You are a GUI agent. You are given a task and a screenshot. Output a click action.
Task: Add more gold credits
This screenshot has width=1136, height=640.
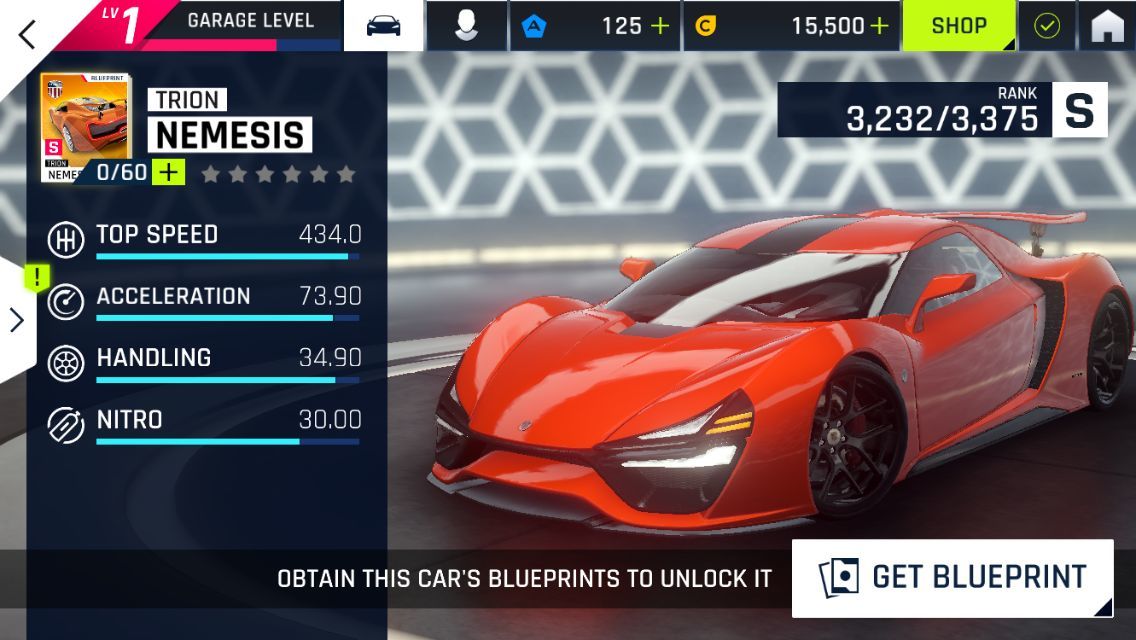[x=879, y=26]
